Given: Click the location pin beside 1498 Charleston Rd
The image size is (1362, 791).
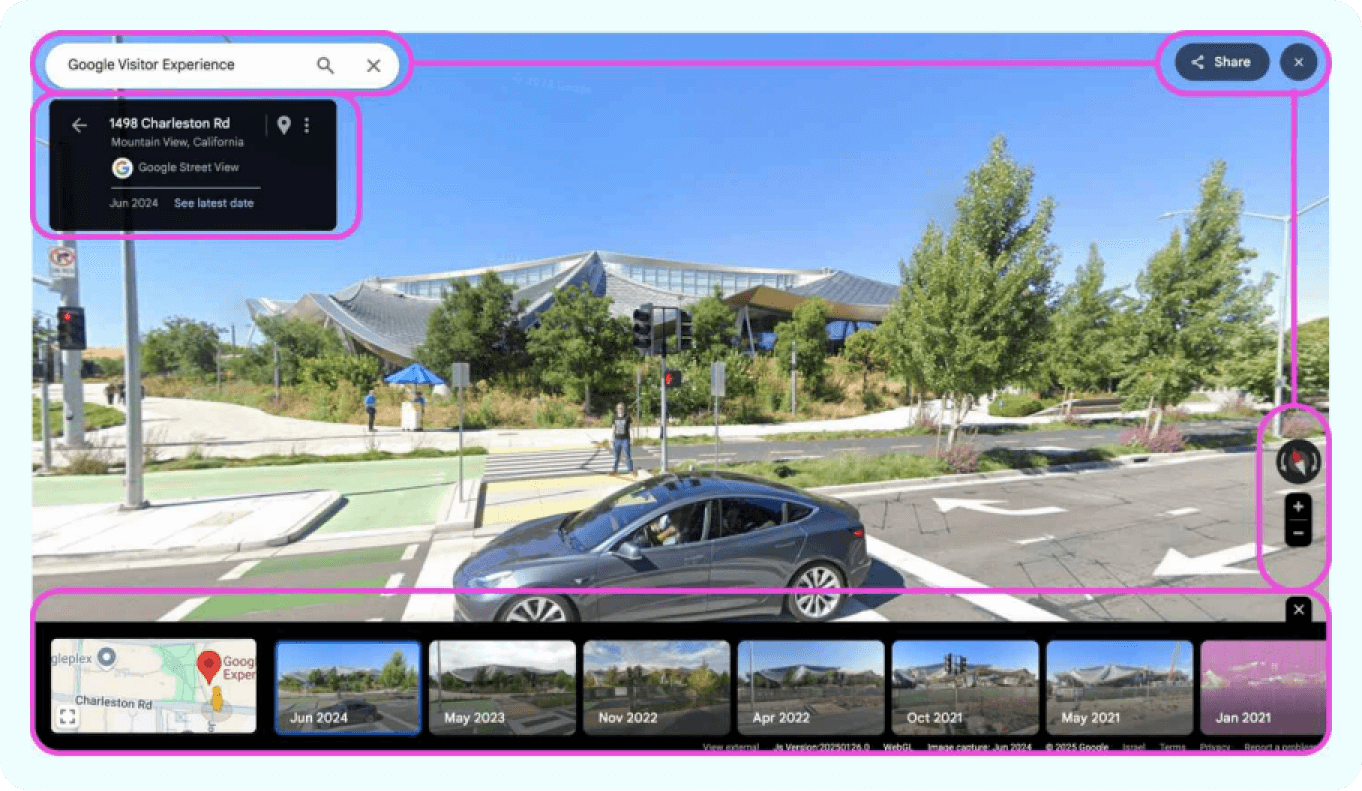Looking at the screenshot, I should coord(284,124).
